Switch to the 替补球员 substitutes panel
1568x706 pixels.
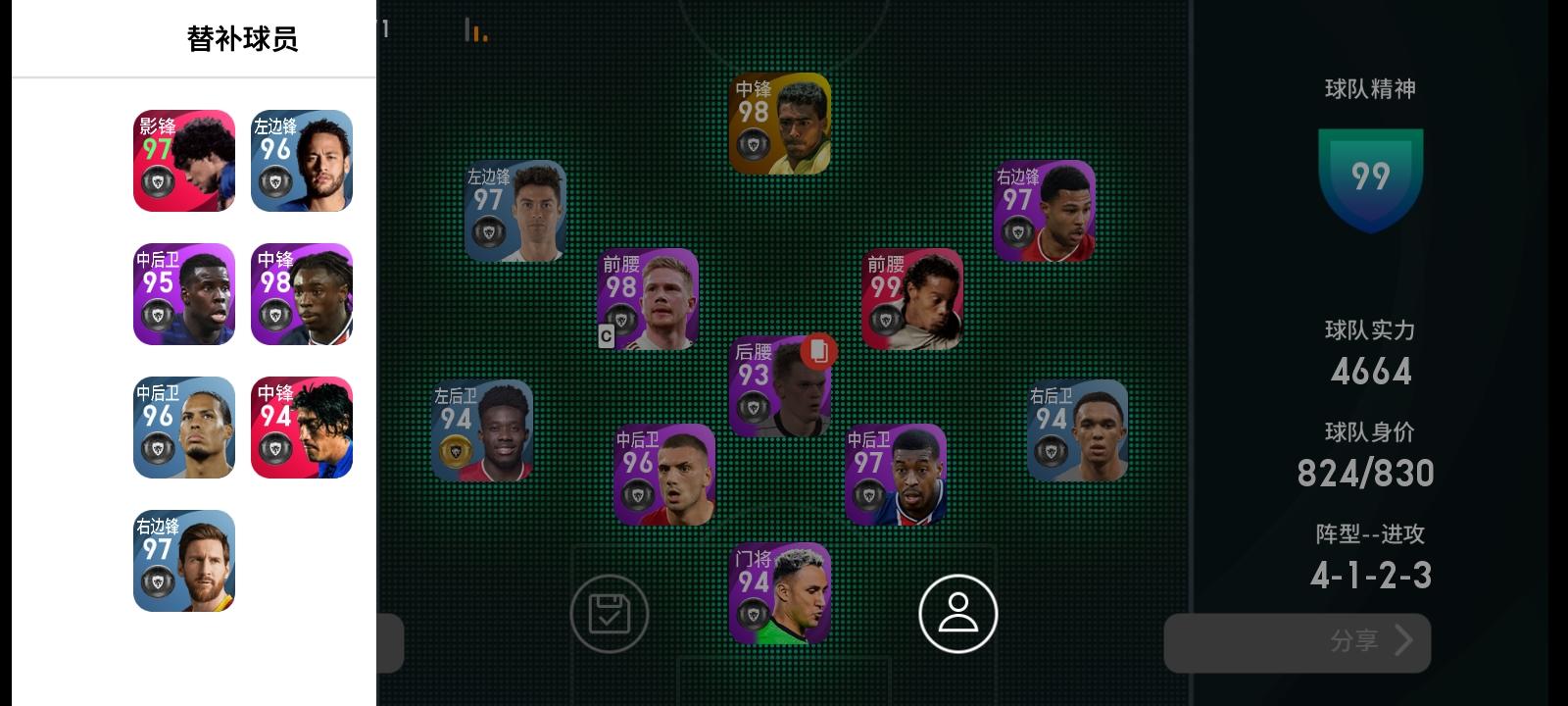click(x=241, y=38)
